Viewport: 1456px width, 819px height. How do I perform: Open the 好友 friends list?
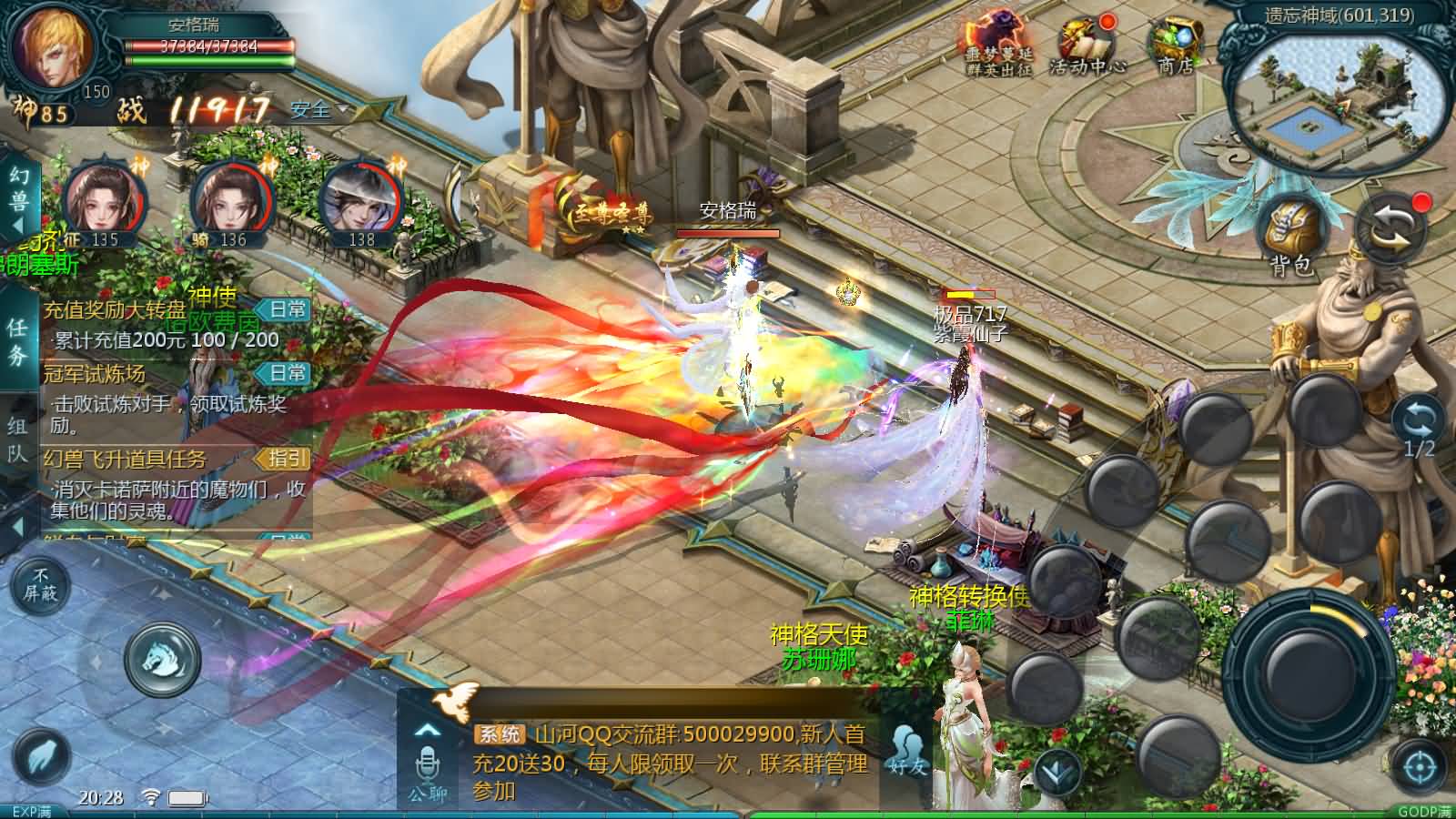coord(907,751)
